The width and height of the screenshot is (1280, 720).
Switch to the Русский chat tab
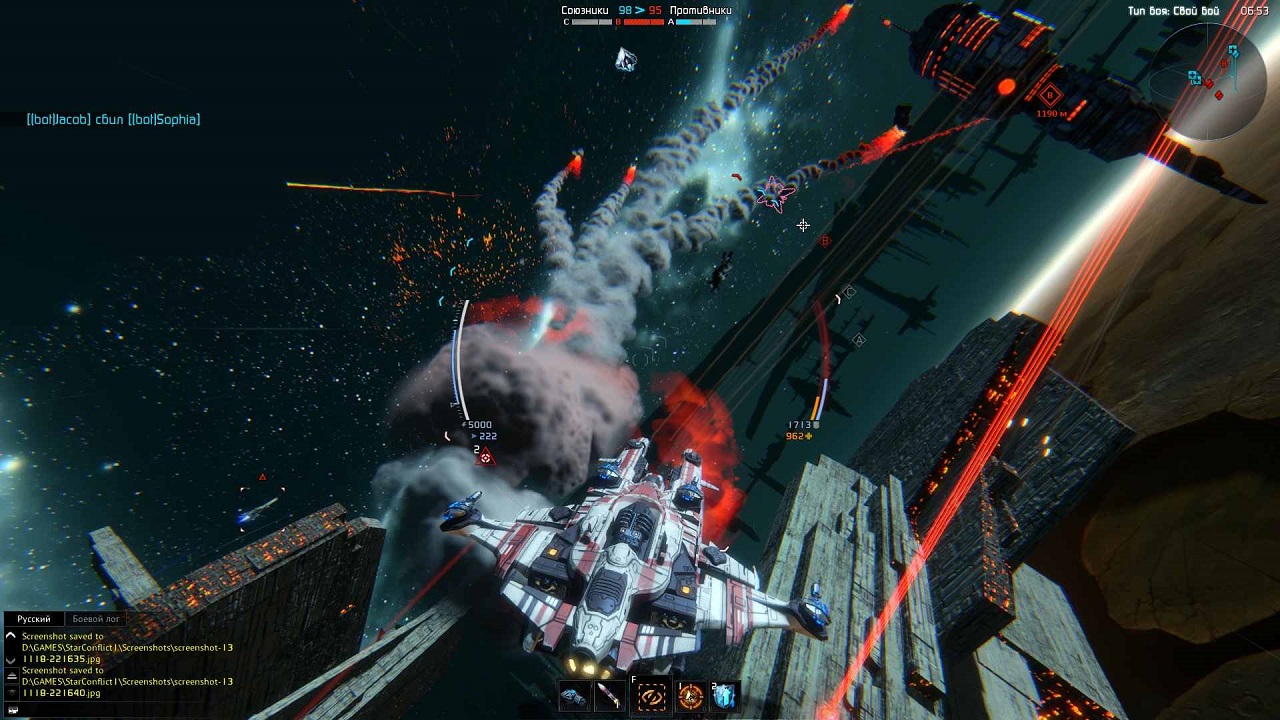[34, 619]
